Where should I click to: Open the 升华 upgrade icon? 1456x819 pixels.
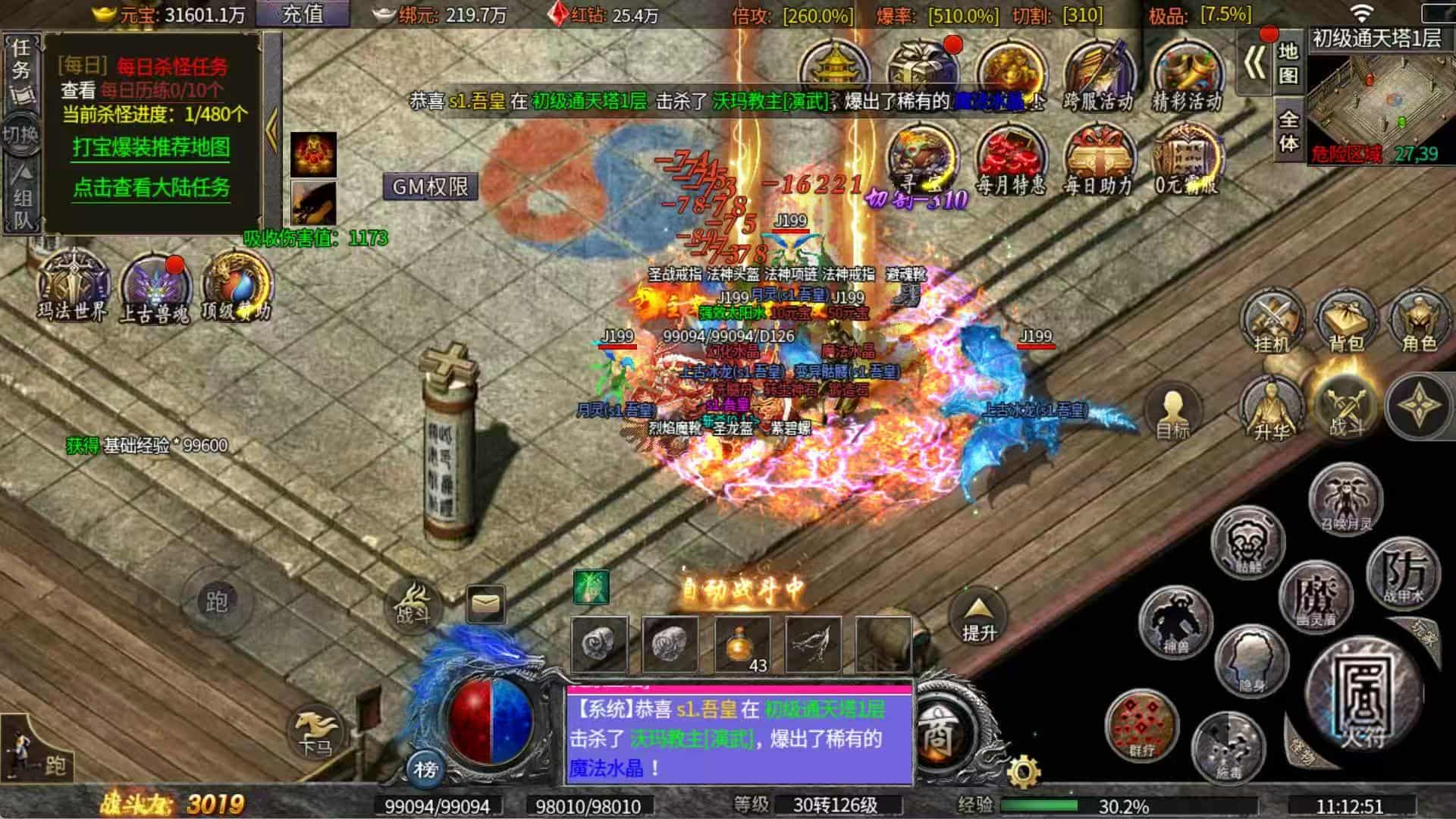tap(1272, 409)
